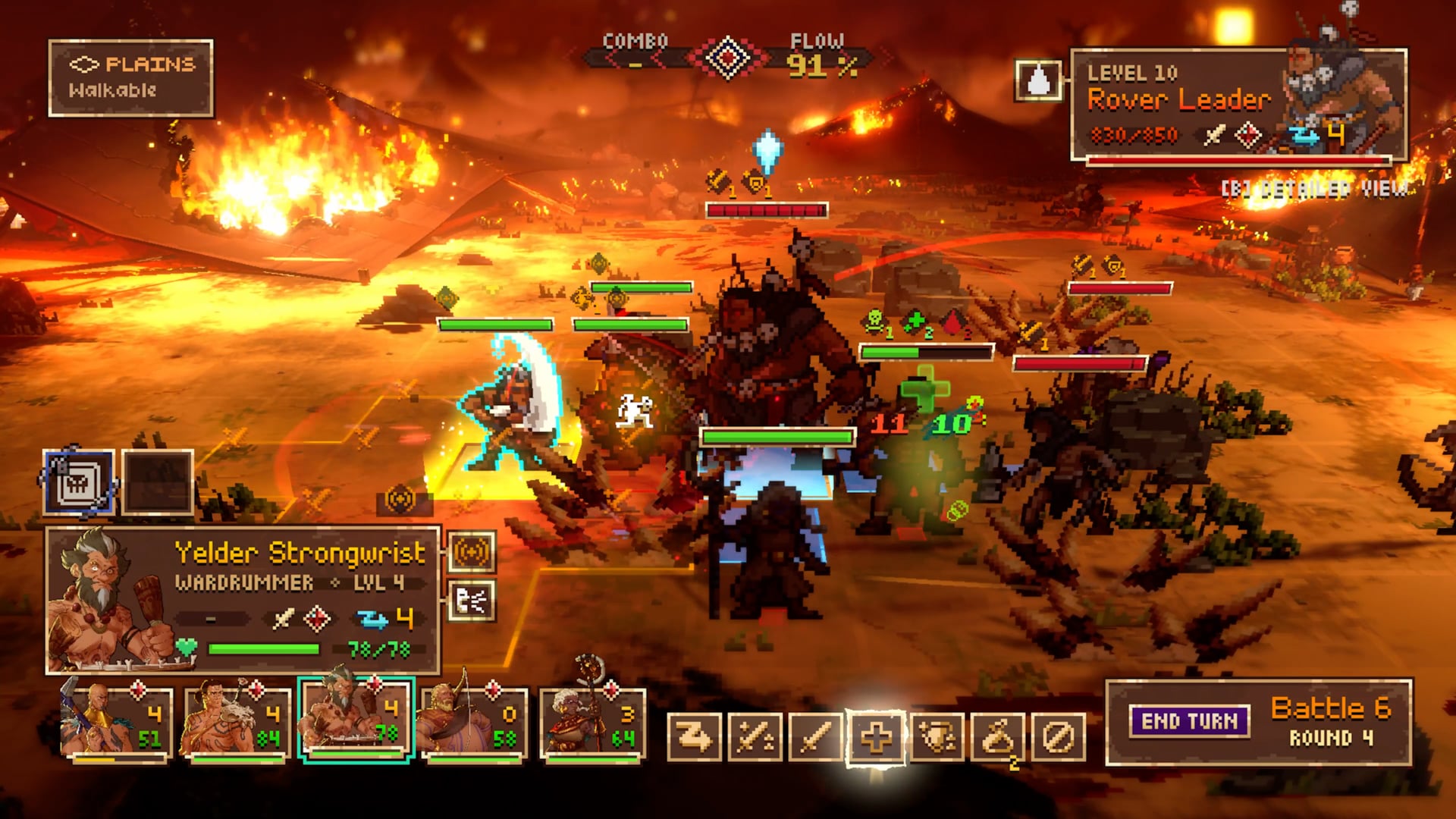Select the white-haired staff mage portrait with 64 HP
This screenshot has width=1456, height=819.
coord(592,723)
